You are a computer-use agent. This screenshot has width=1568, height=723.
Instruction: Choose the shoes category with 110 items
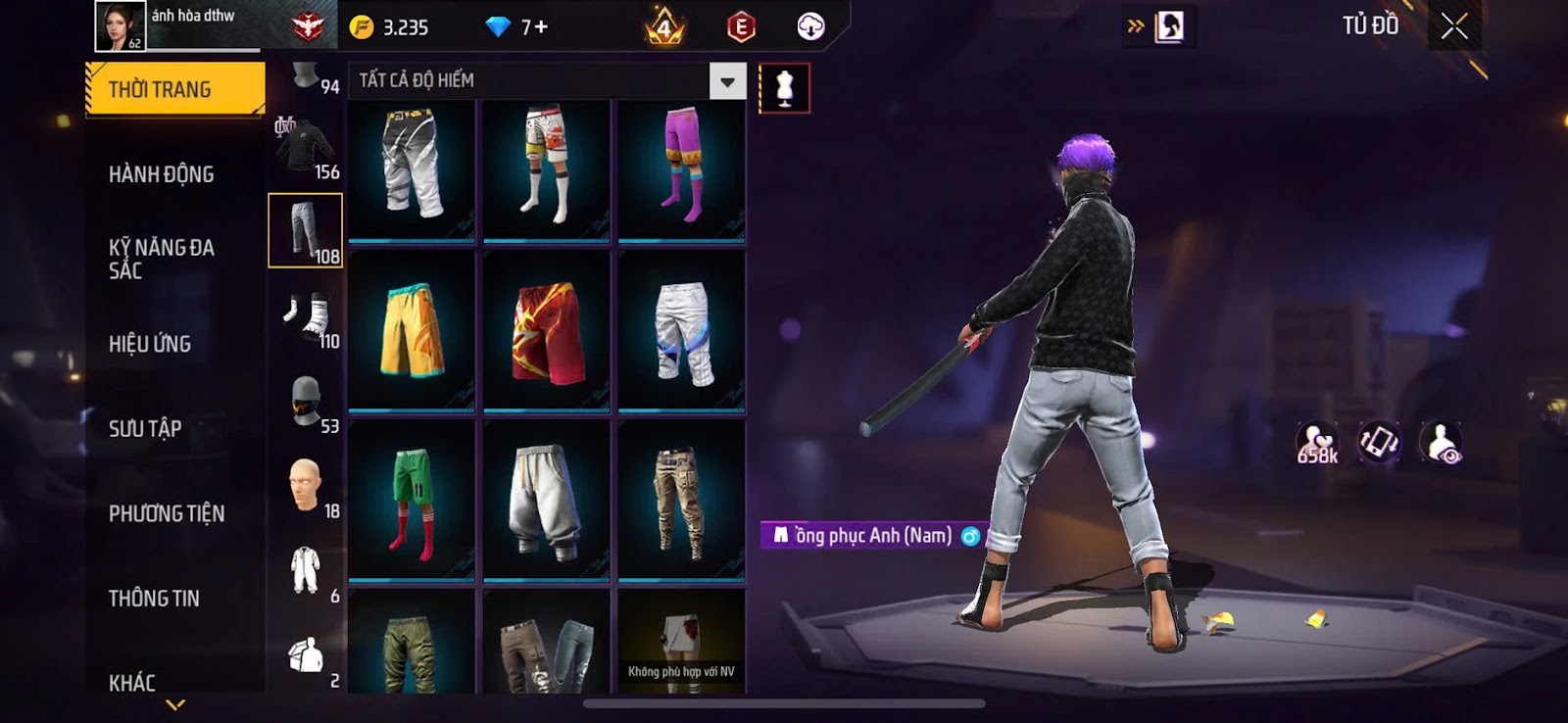click(x=305, y=316)
